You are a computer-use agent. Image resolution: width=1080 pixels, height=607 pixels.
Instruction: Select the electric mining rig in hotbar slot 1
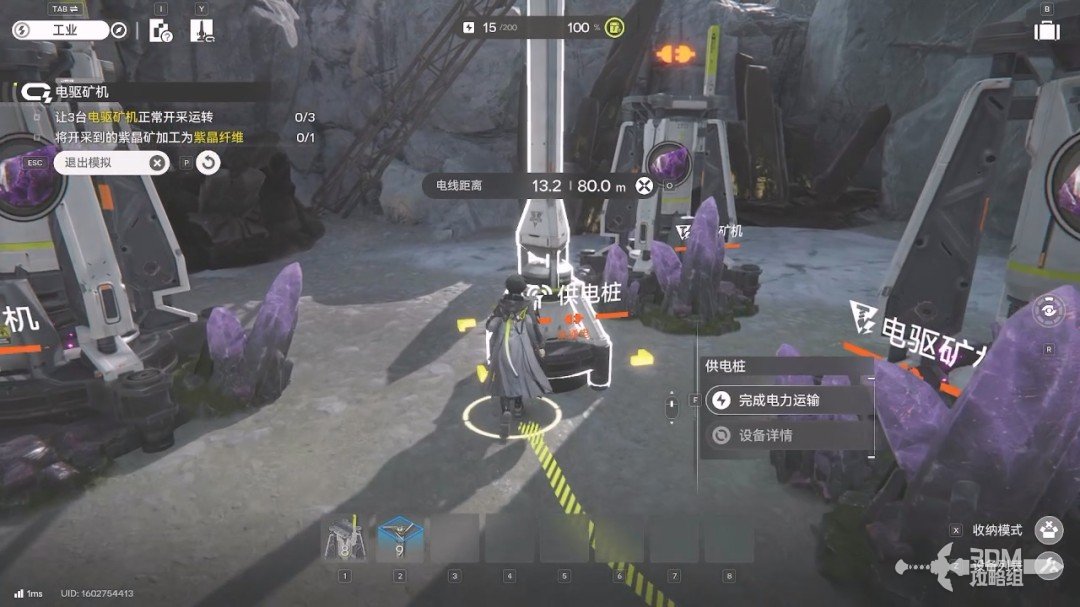344,540
